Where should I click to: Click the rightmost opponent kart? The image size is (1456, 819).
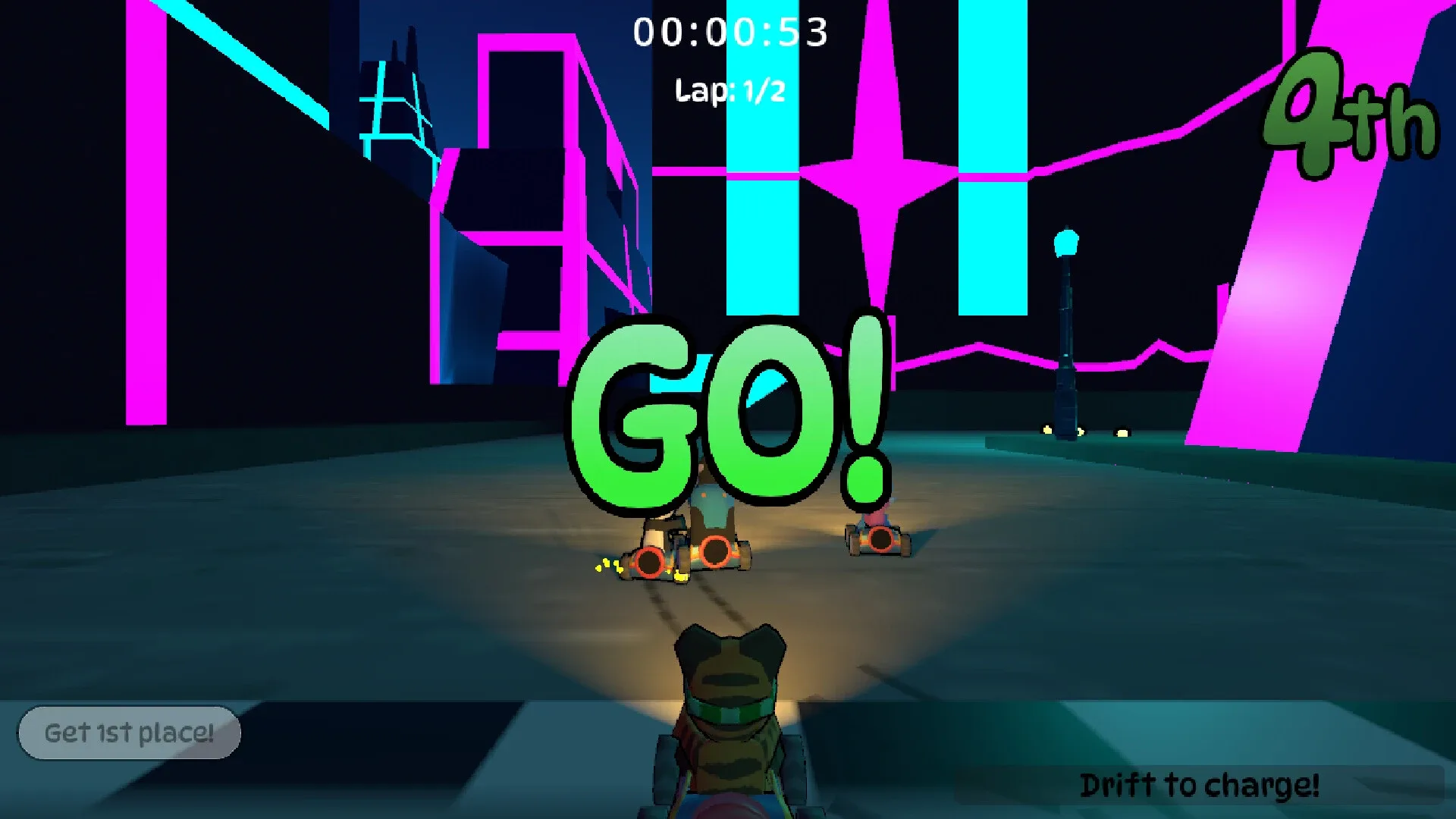(877, 538)
